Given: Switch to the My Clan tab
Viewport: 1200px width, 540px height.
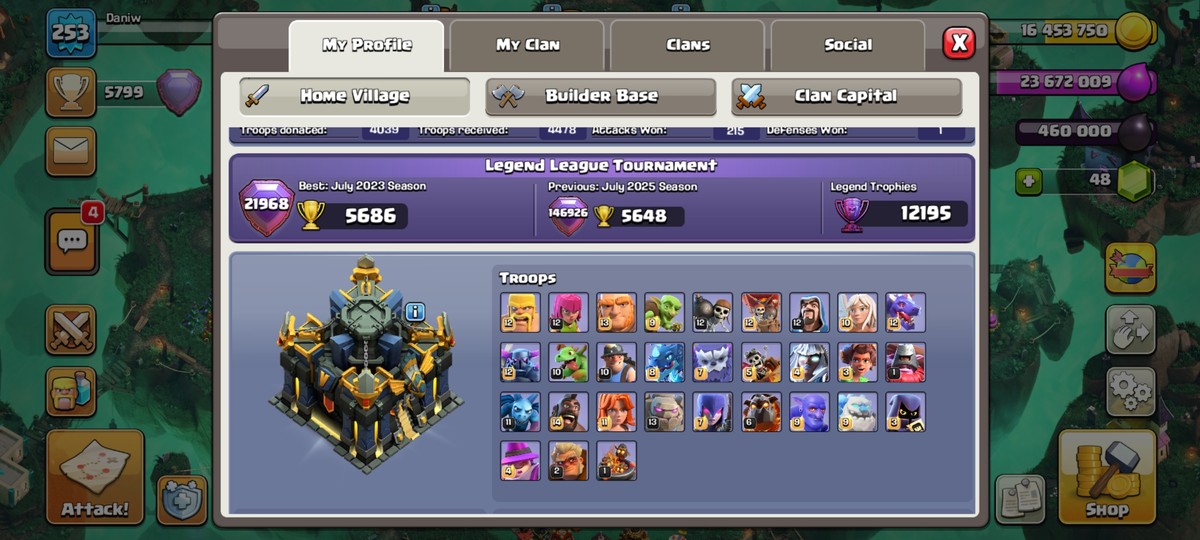Looking at the screenshot, I should [x=528, y=45].
